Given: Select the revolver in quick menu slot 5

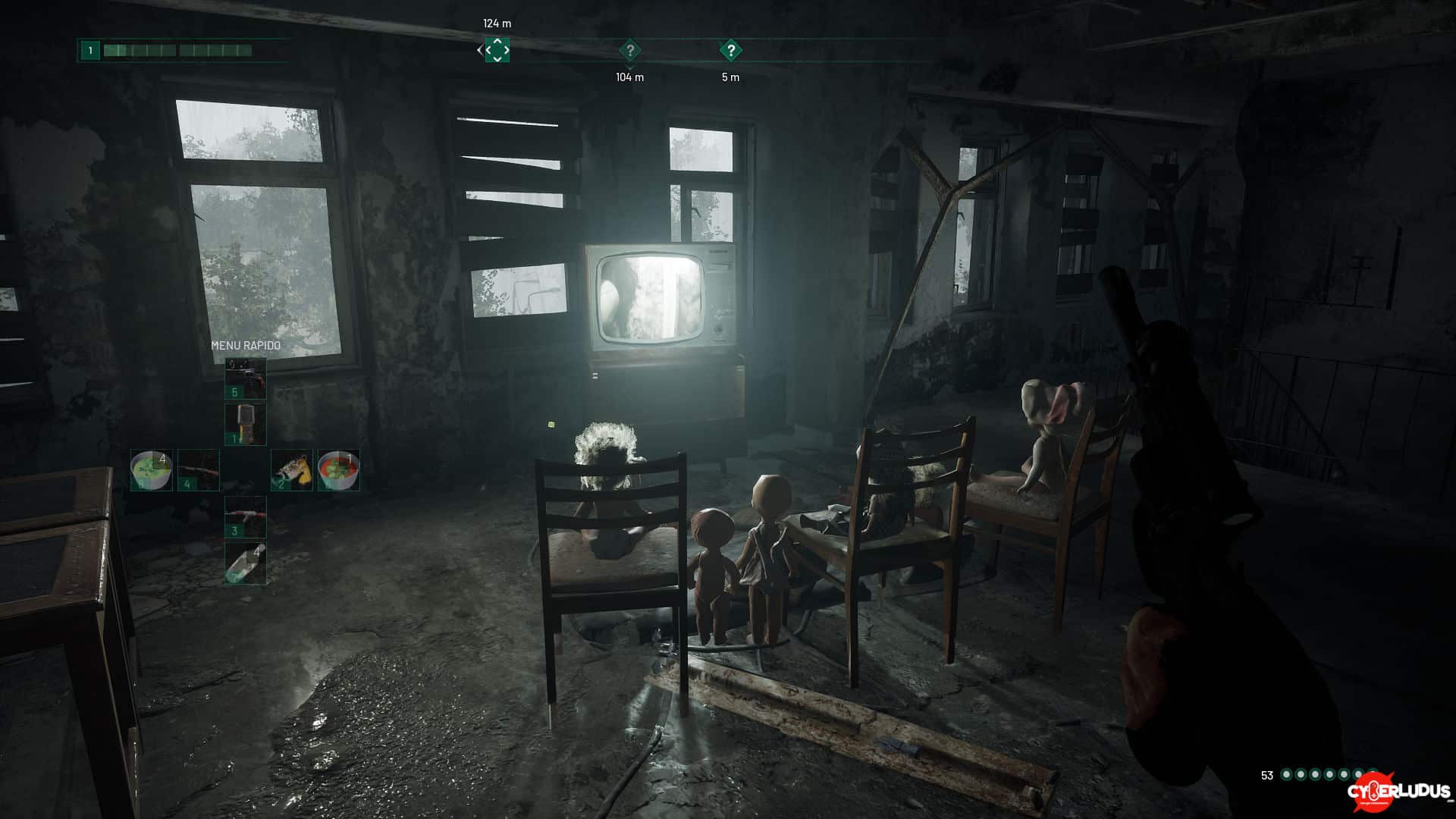Looking at the screenshot, I should click(x=245, y=378).
